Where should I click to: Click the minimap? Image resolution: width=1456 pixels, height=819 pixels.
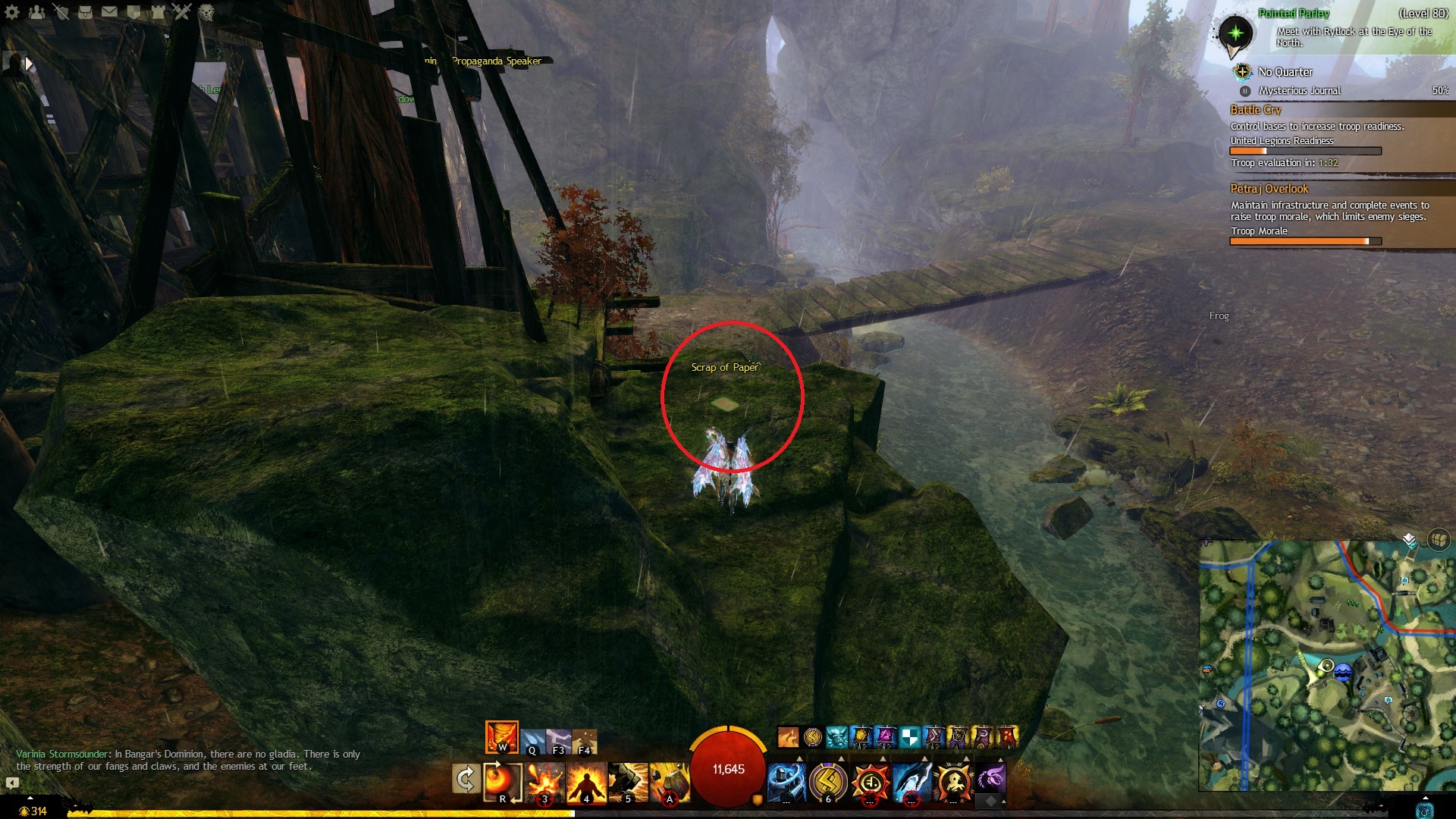(x=1327, y=666)
